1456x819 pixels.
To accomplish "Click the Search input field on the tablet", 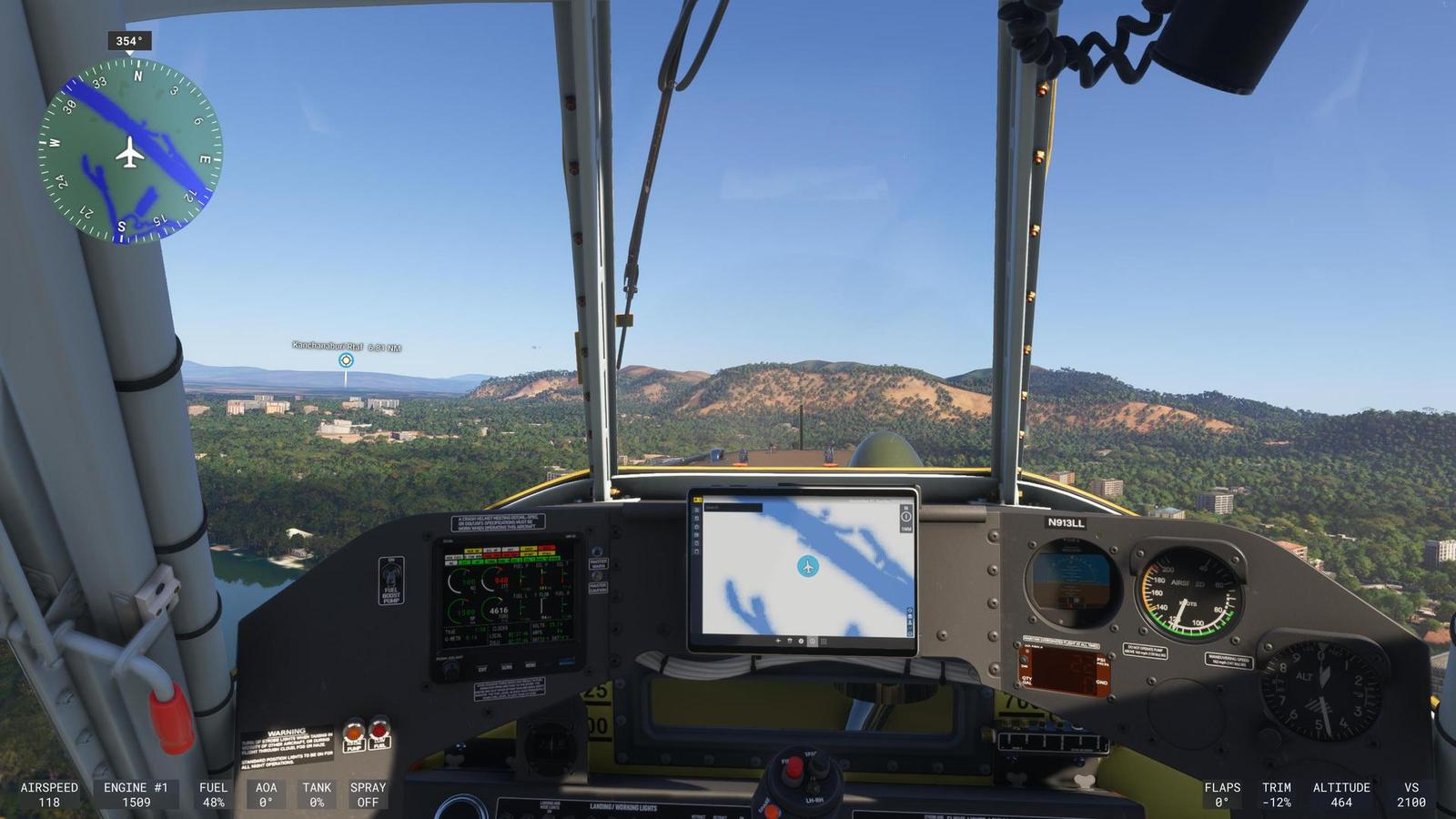I will (733, 507).
